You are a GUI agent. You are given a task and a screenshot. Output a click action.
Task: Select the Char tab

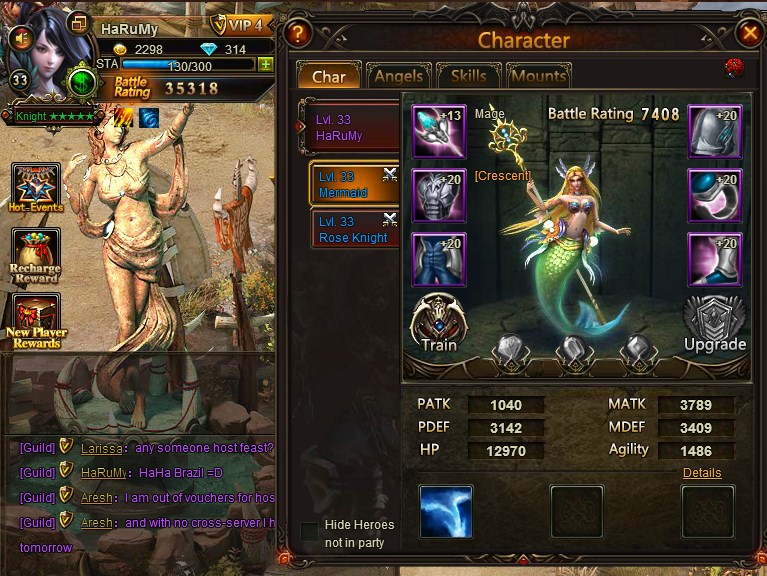tap(328, 76)
